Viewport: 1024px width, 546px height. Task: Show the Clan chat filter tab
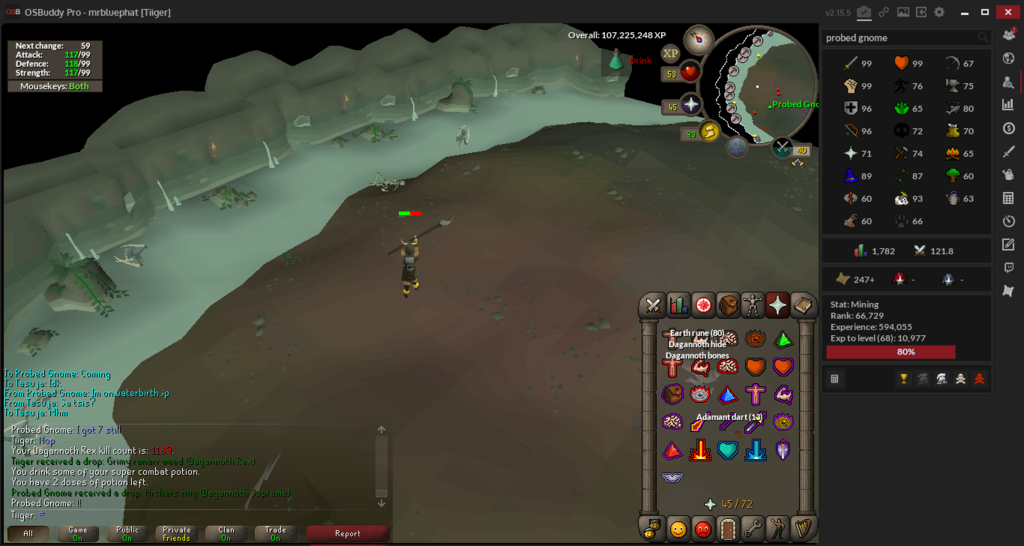coord(226,534)
